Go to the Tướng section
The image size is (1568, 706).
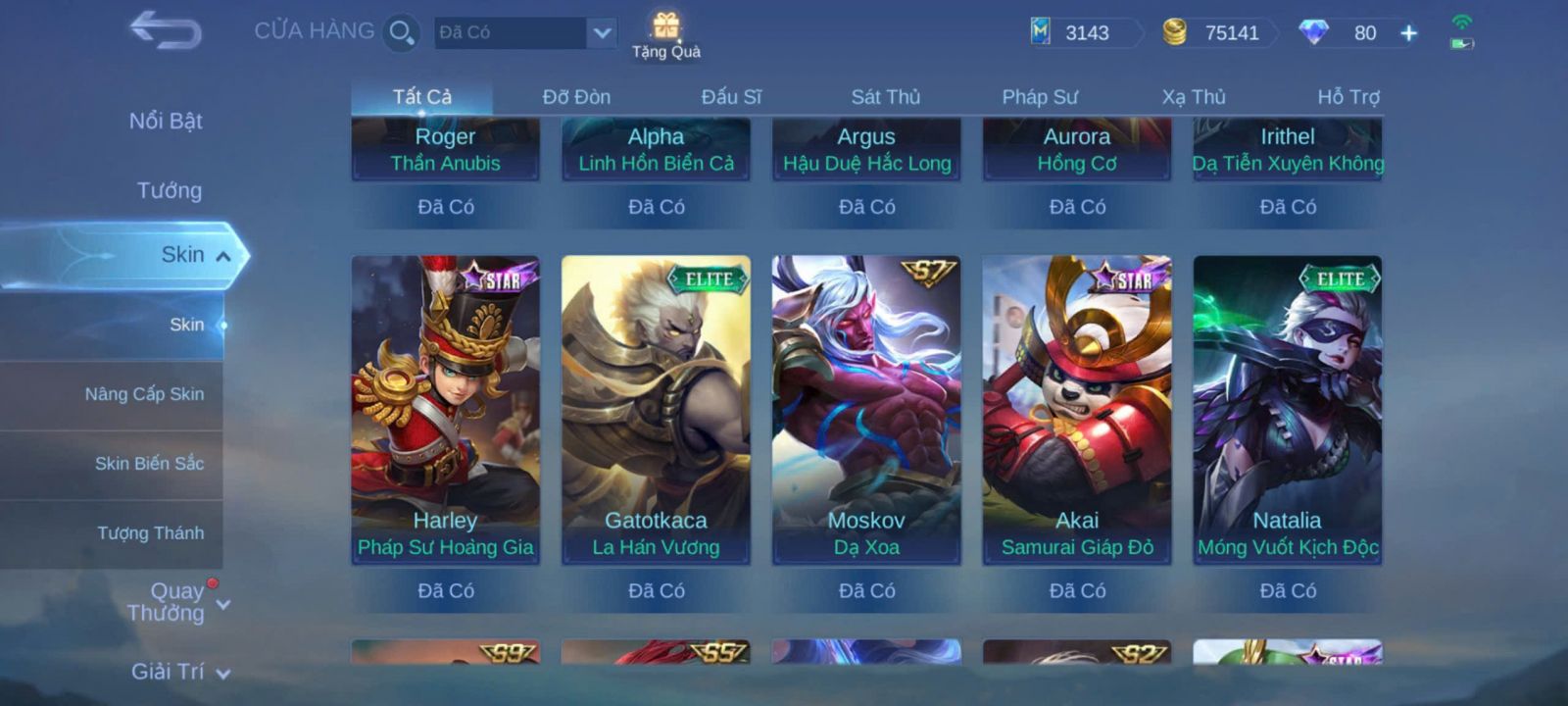[169, 190]
